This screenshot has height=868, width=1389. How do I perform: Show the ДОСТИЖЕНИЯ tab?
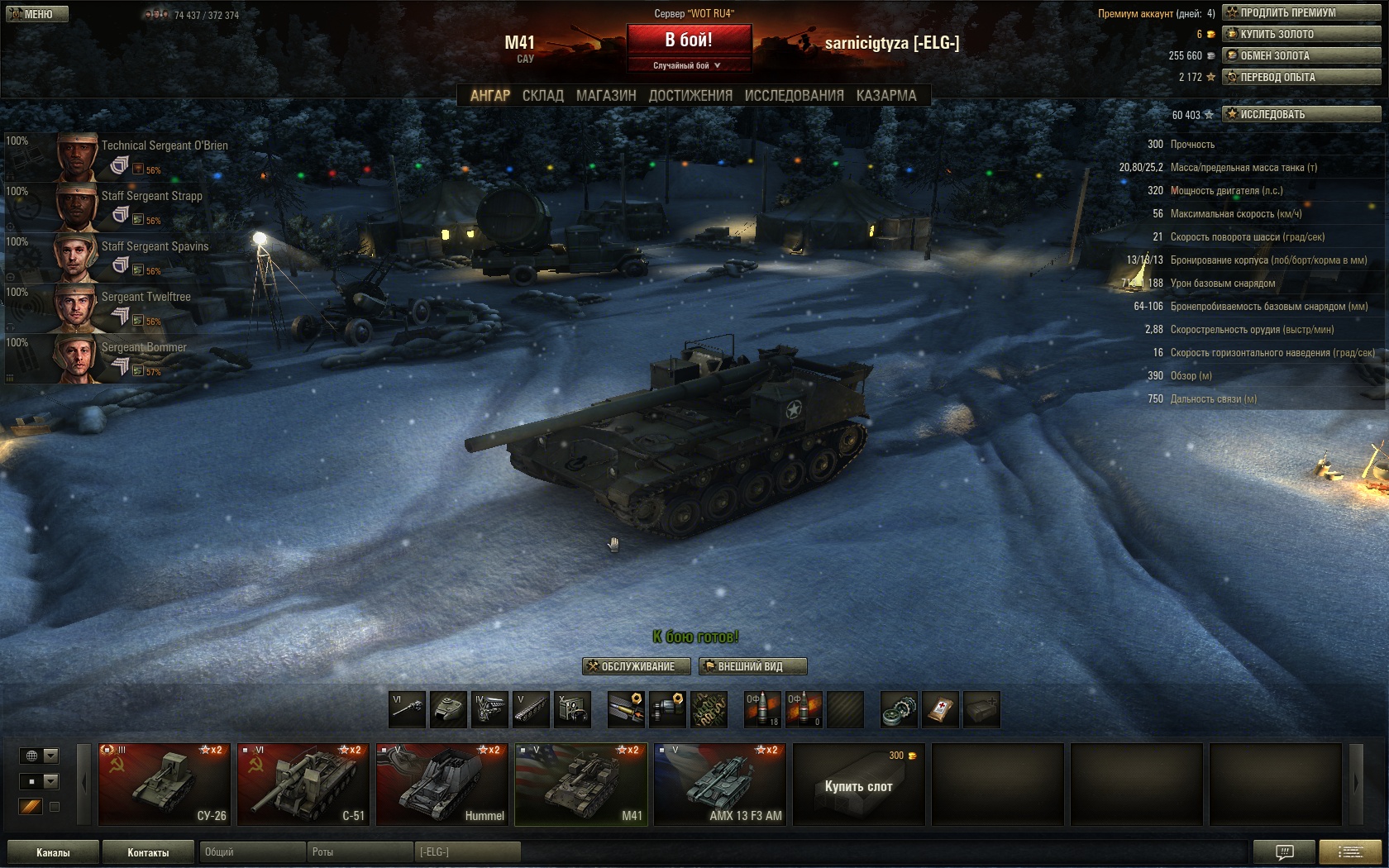pyautogui.click(x=690, y=96)
